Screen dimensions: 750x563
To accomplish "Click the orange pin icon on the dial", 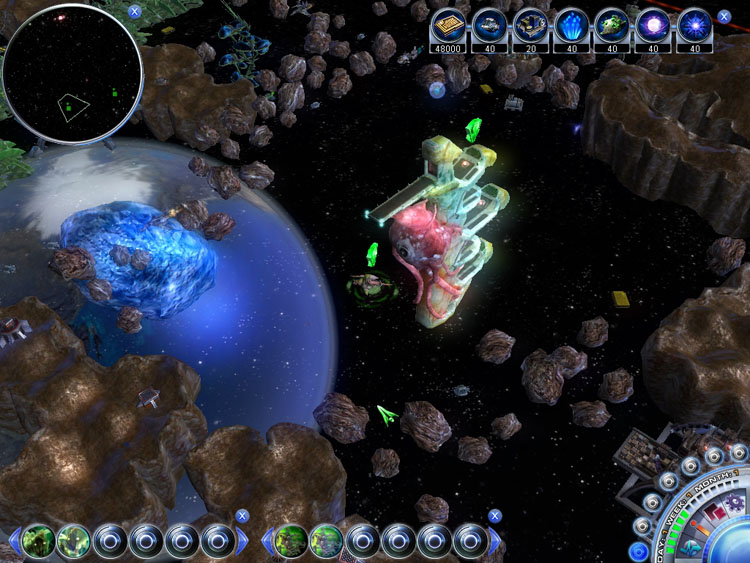I will 701,528.
